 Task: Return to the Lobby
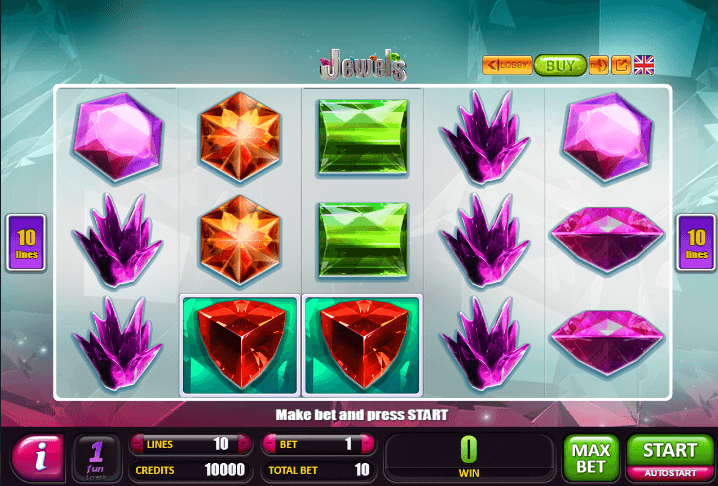click(x=507, y=66)
